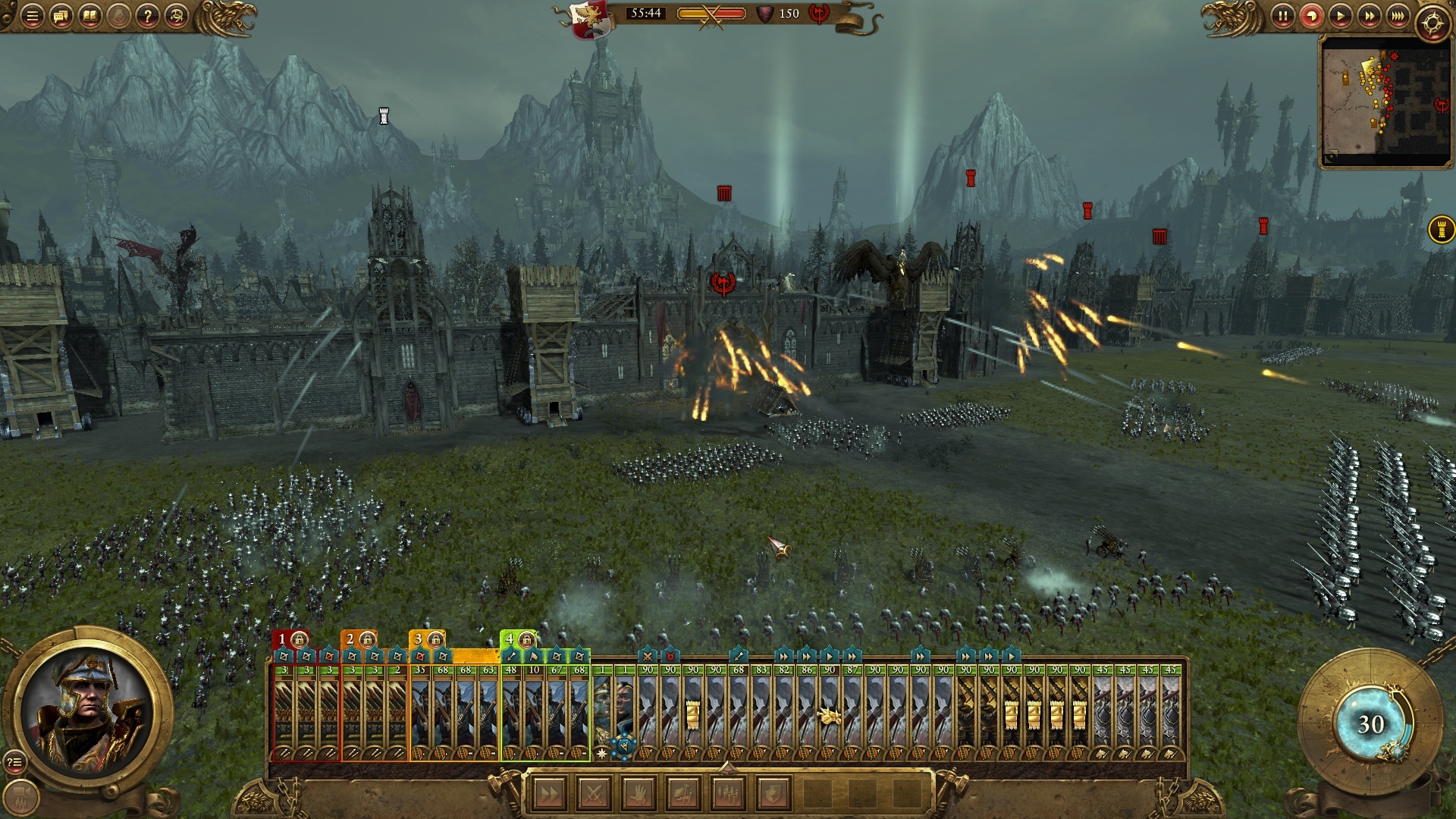1456x819 pixels.
Task: Halt selected units with the hand icon
Action: [639, 795]
